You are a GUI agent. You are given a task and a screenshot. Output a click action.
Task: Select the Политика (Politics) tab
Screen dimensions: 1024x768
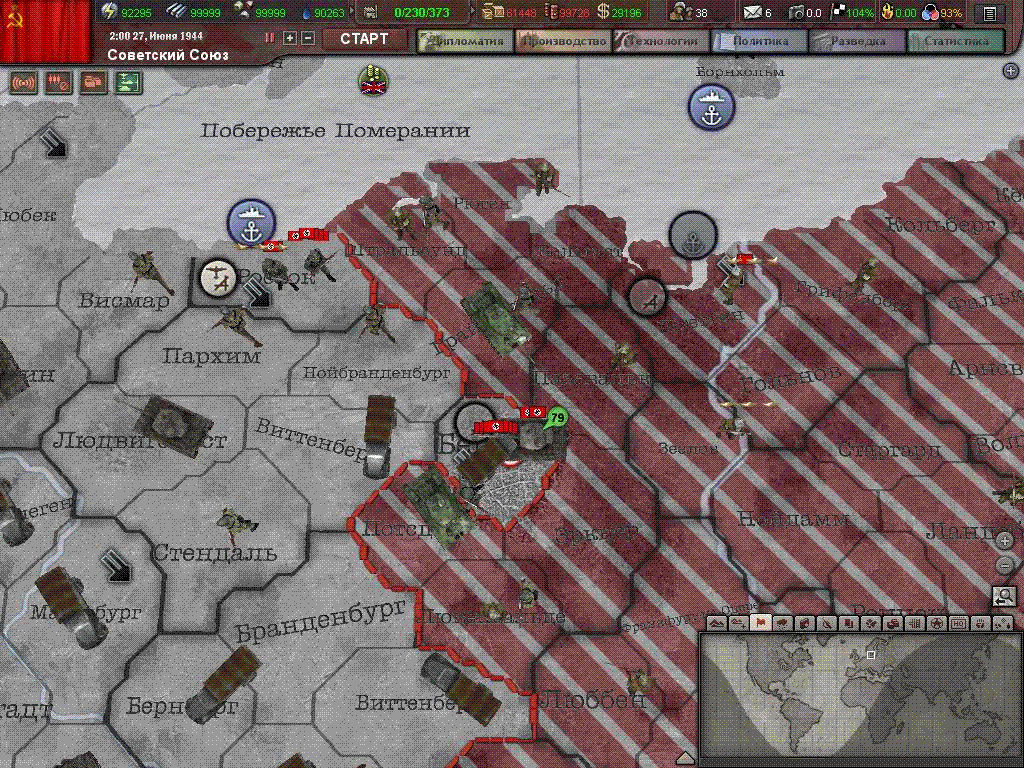coord(759,41)
